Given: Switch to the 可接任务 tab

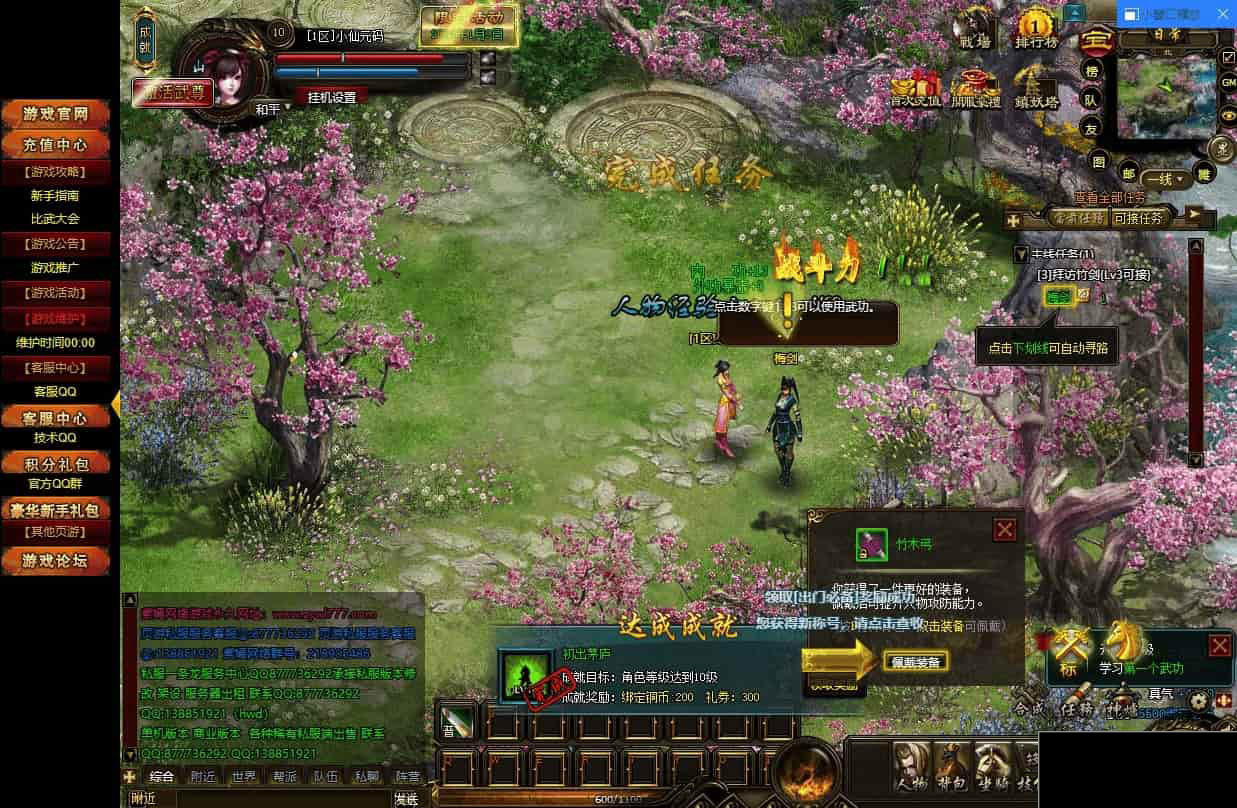Looking at the screenshot, I should [1138, 217].
